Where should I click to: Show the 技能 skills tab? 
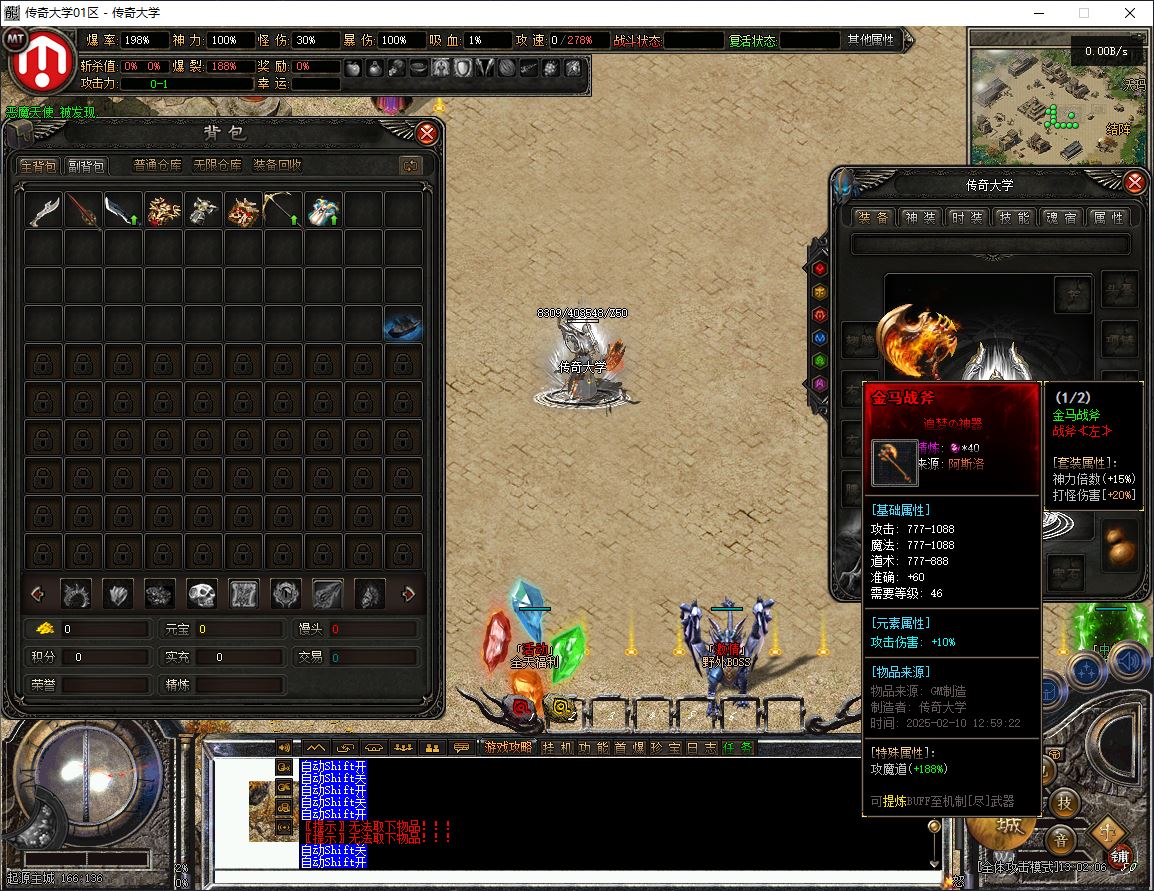point(1013,217)
